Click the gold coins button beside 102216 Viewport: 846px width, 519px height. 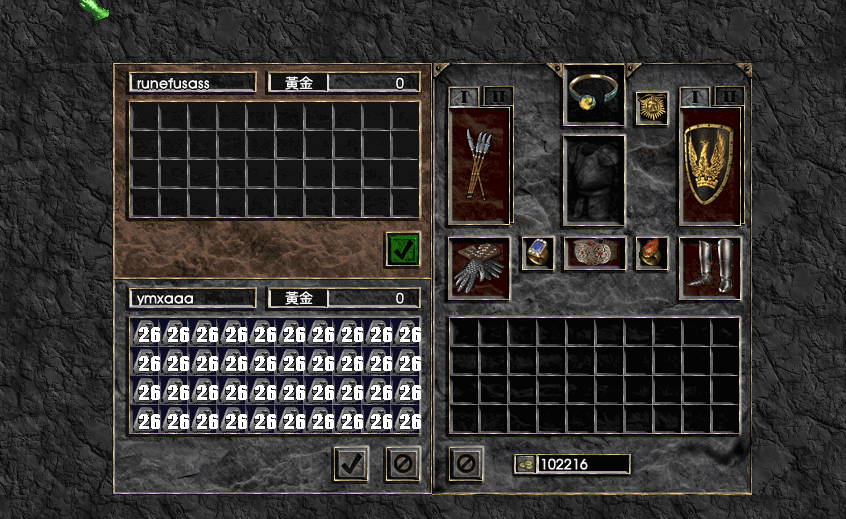tap(526, 464)
